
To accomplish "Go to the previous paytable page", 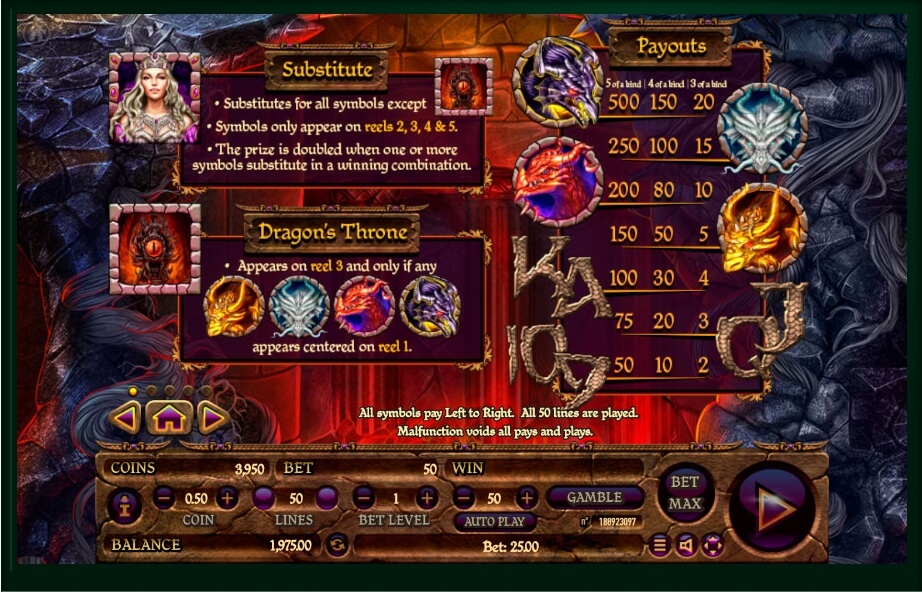I will (126, 417).
